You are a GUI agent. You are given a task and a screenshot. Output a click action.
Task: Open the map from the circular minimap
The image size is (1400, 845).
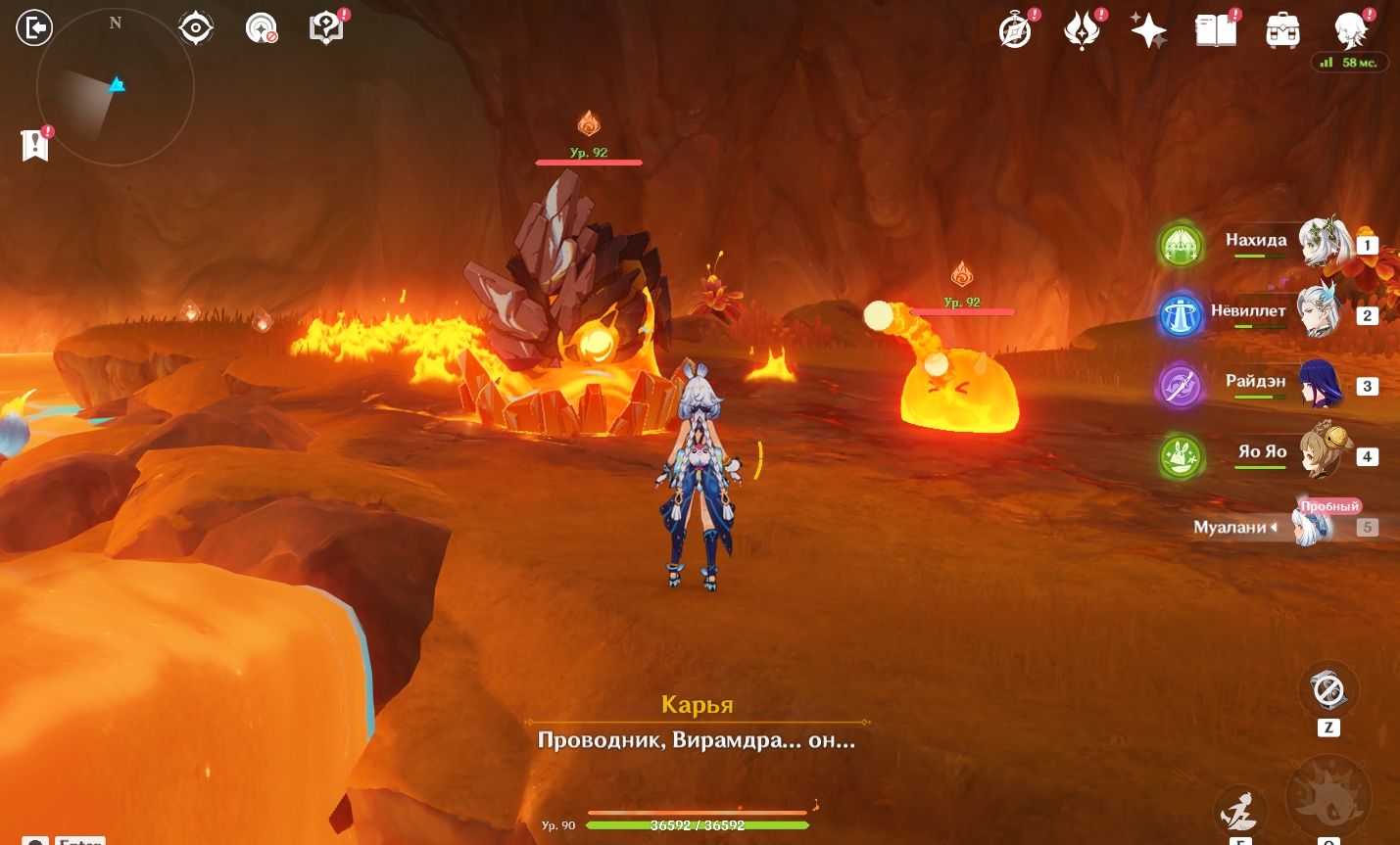coord(115,87)
